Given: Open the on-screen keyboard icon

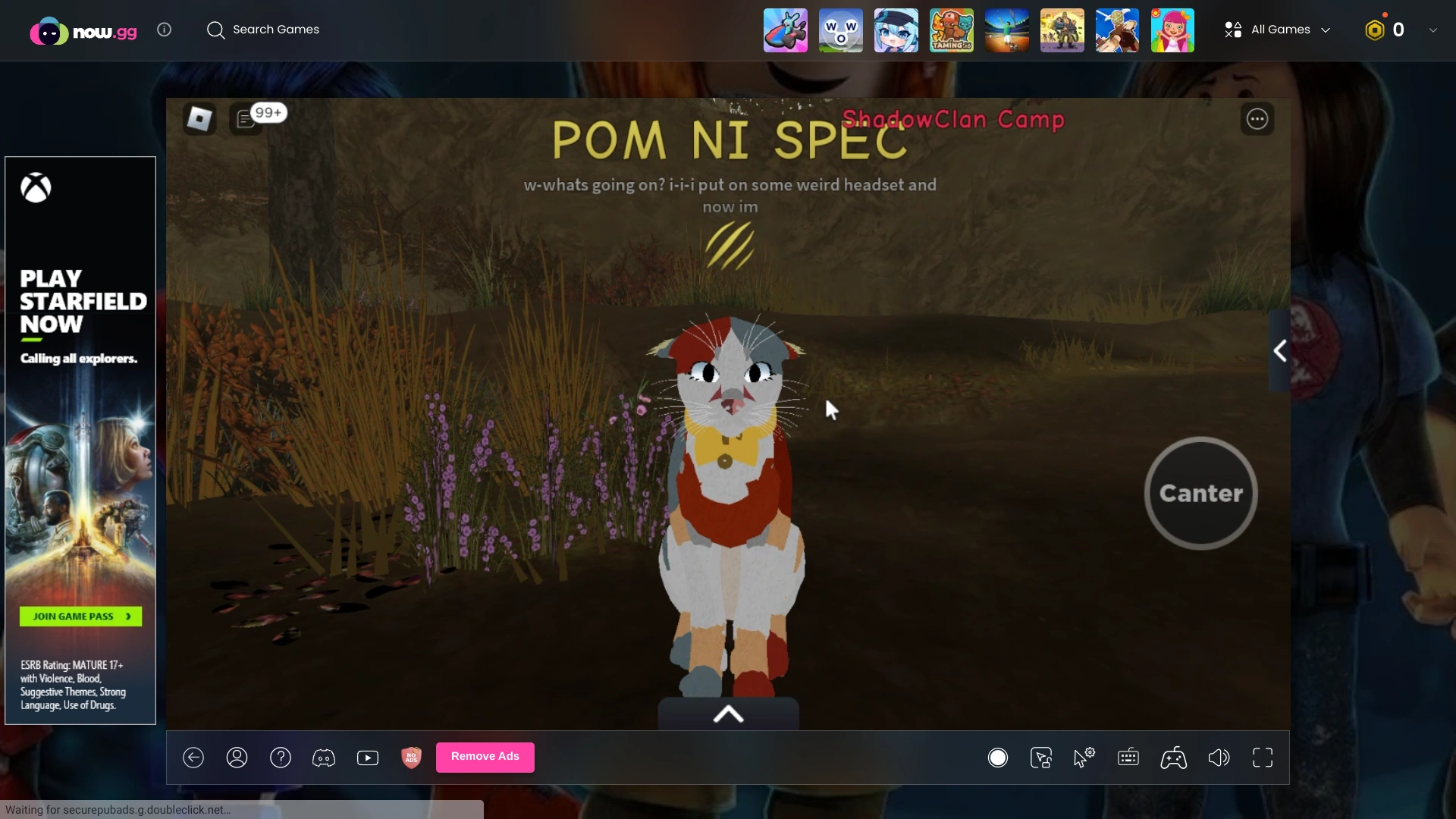Looking at the screenshot, I should tap(1128, 758).
